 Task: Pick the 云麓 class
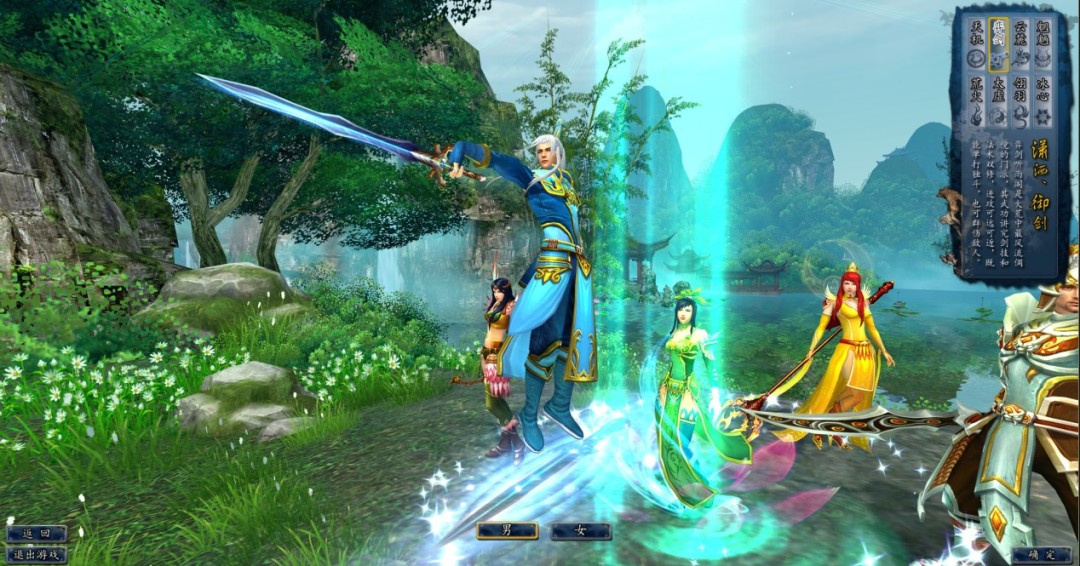(x=1020, y=44)
